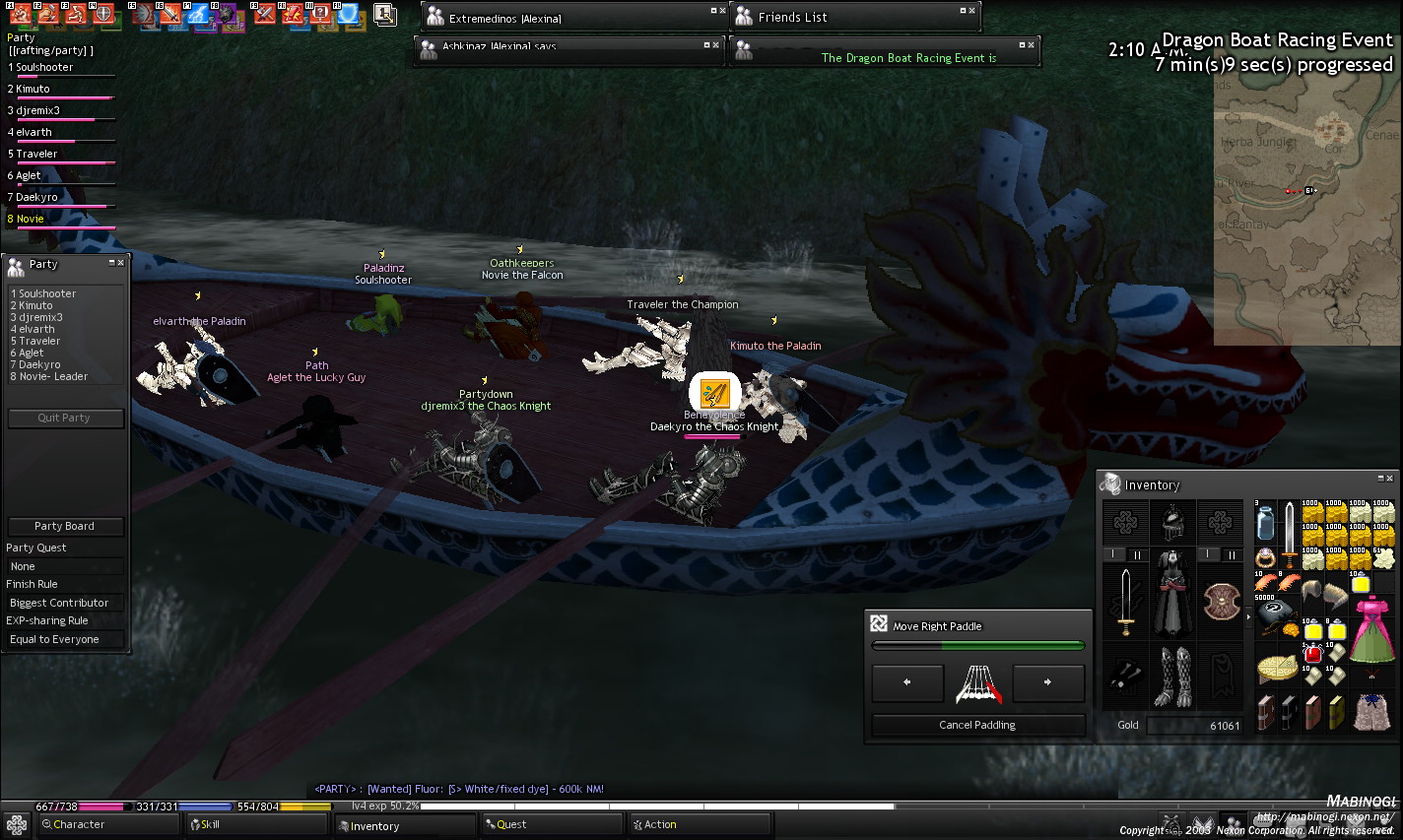1403x840 pixels.
Task: Select the round shield equipment slot
Action: coord(1221,602)
